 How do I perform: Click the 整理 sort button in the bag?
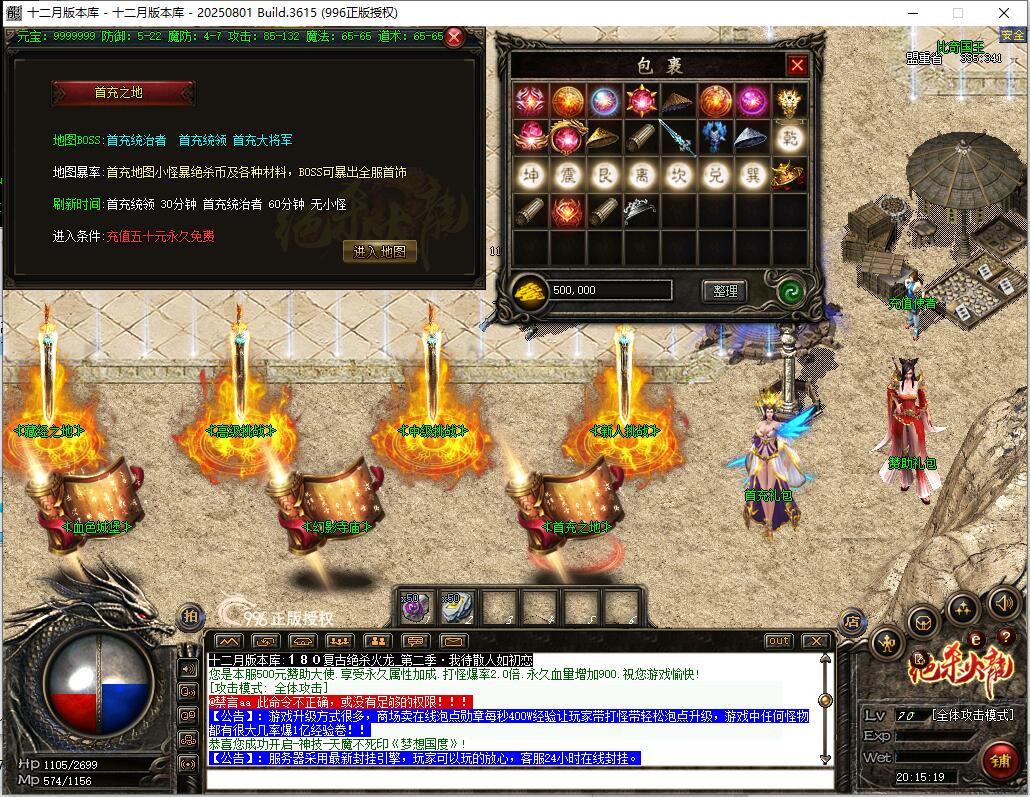724,291
